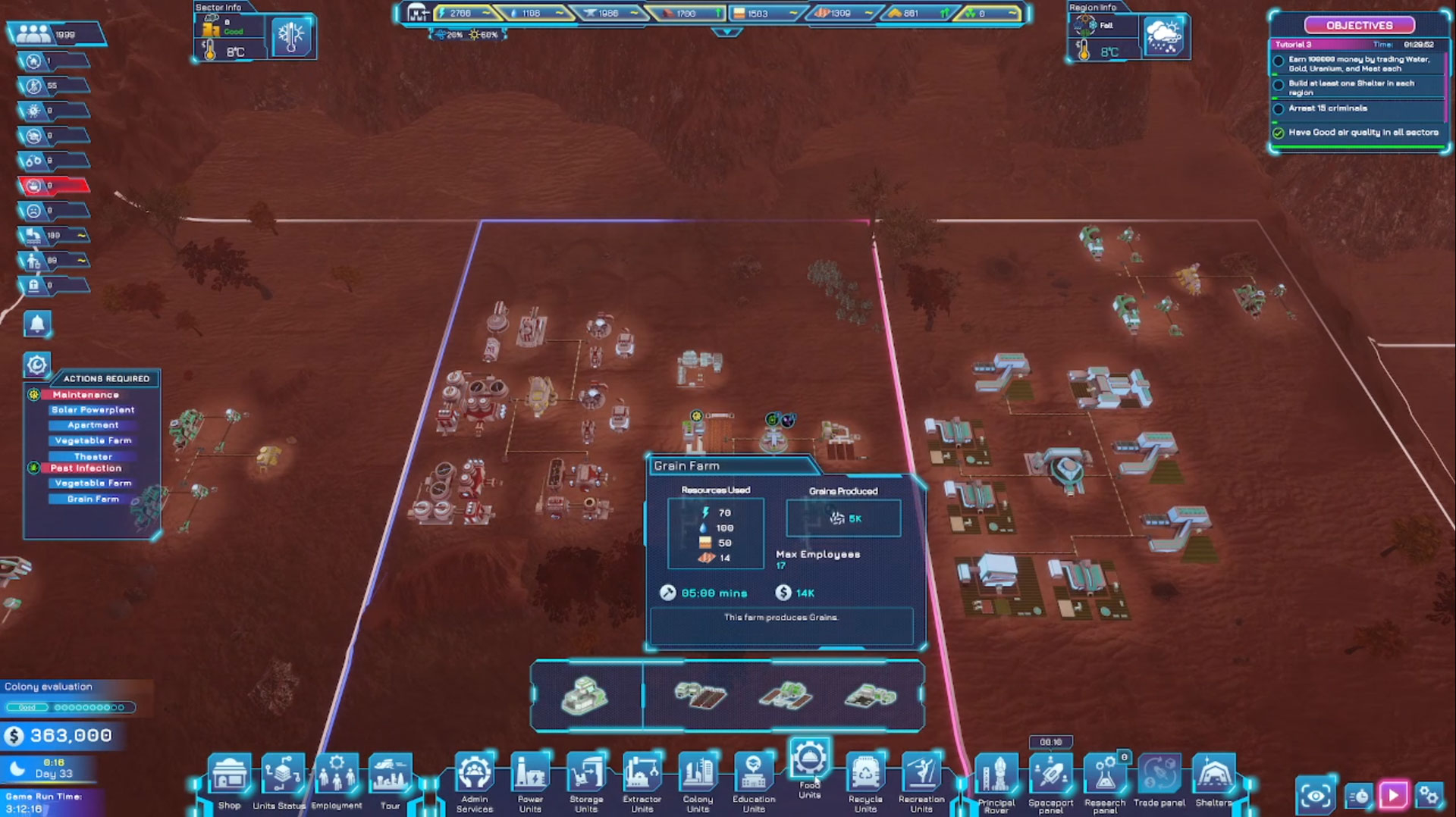The image size is (1456, 817).
Task: Click the Objectives header button
Action: pyautogui.click(x=1359, y=25)
